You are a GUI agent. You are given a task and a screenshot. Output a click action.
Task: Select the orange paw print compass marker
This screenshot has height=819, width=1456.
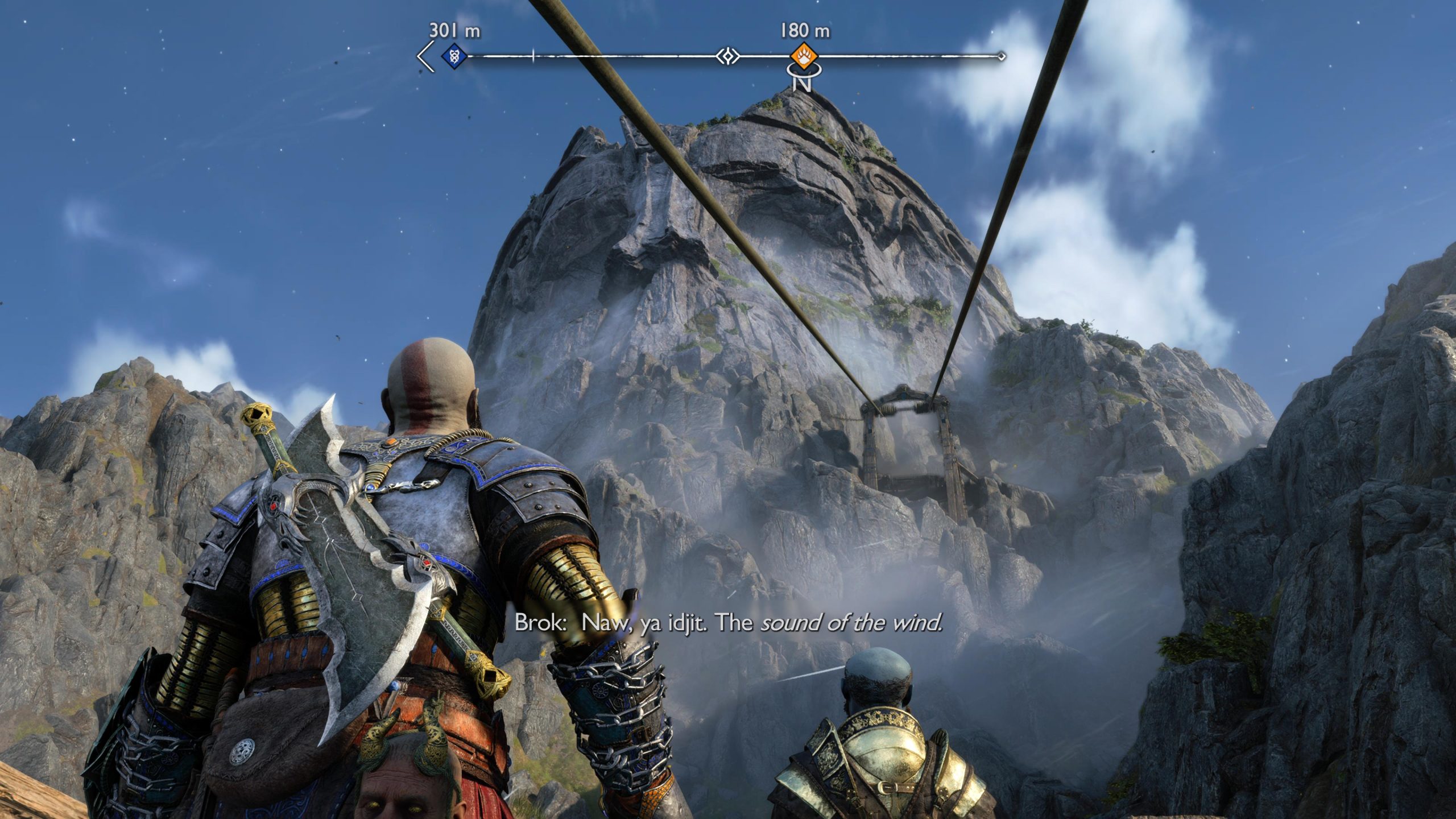point(804,56)
